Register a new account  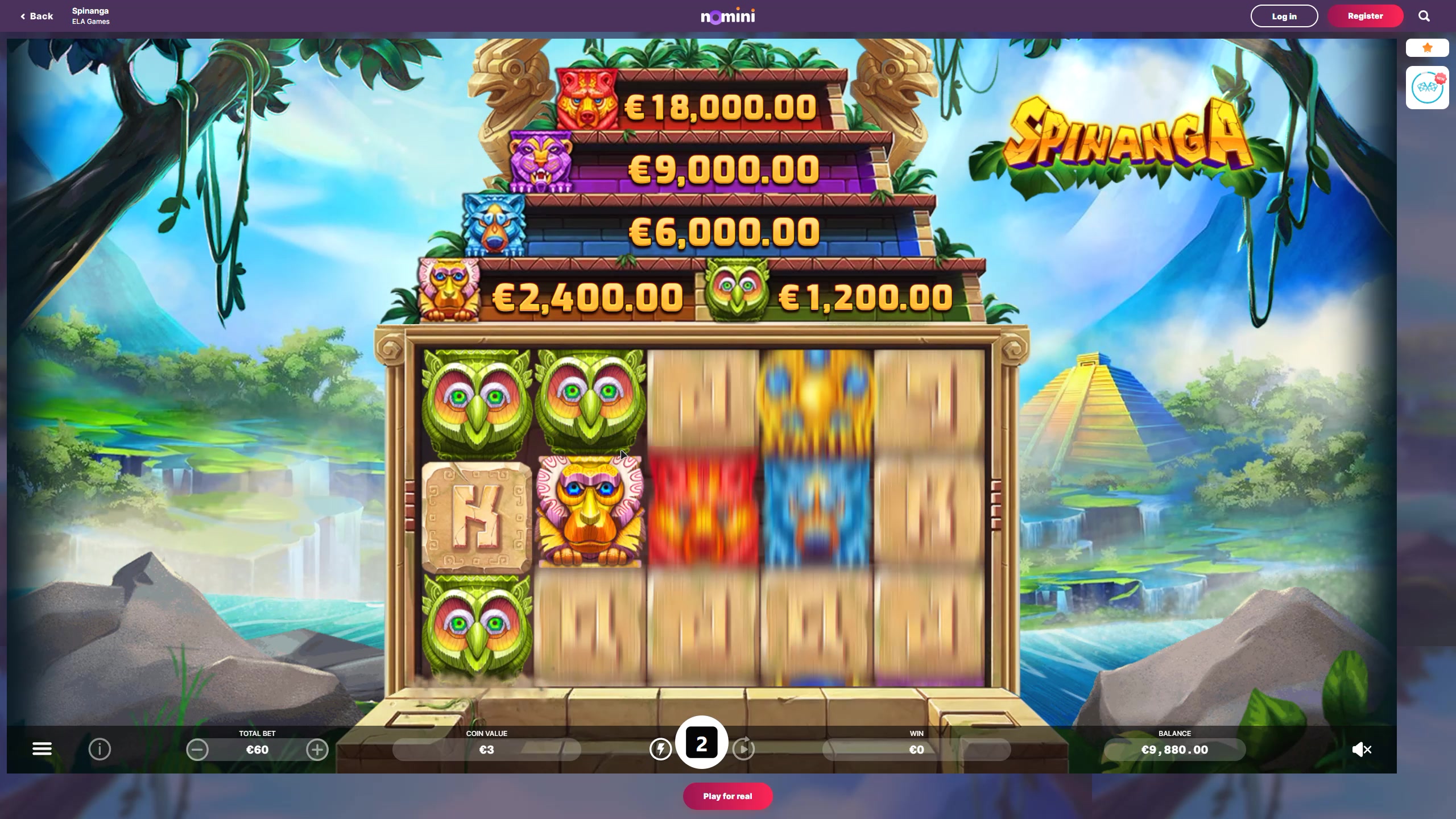coord(1365,16)
